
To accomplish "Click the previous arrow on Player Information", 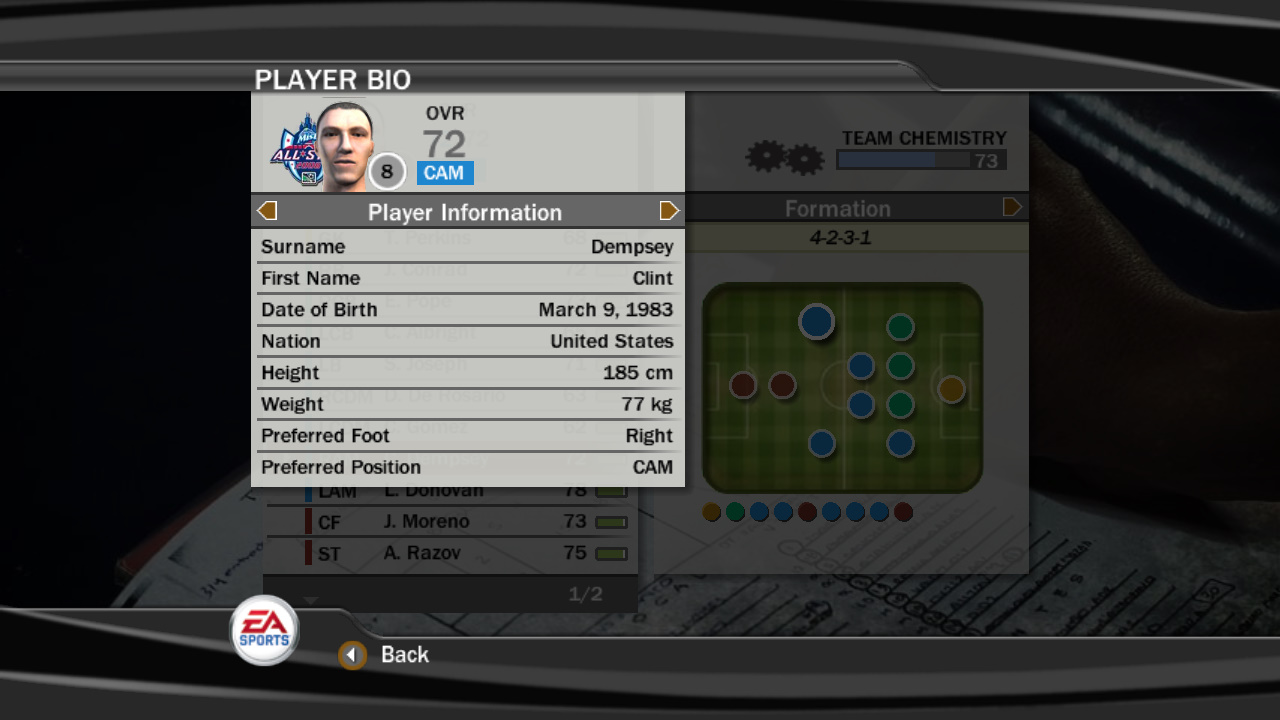I will click(x=266, y=211).
